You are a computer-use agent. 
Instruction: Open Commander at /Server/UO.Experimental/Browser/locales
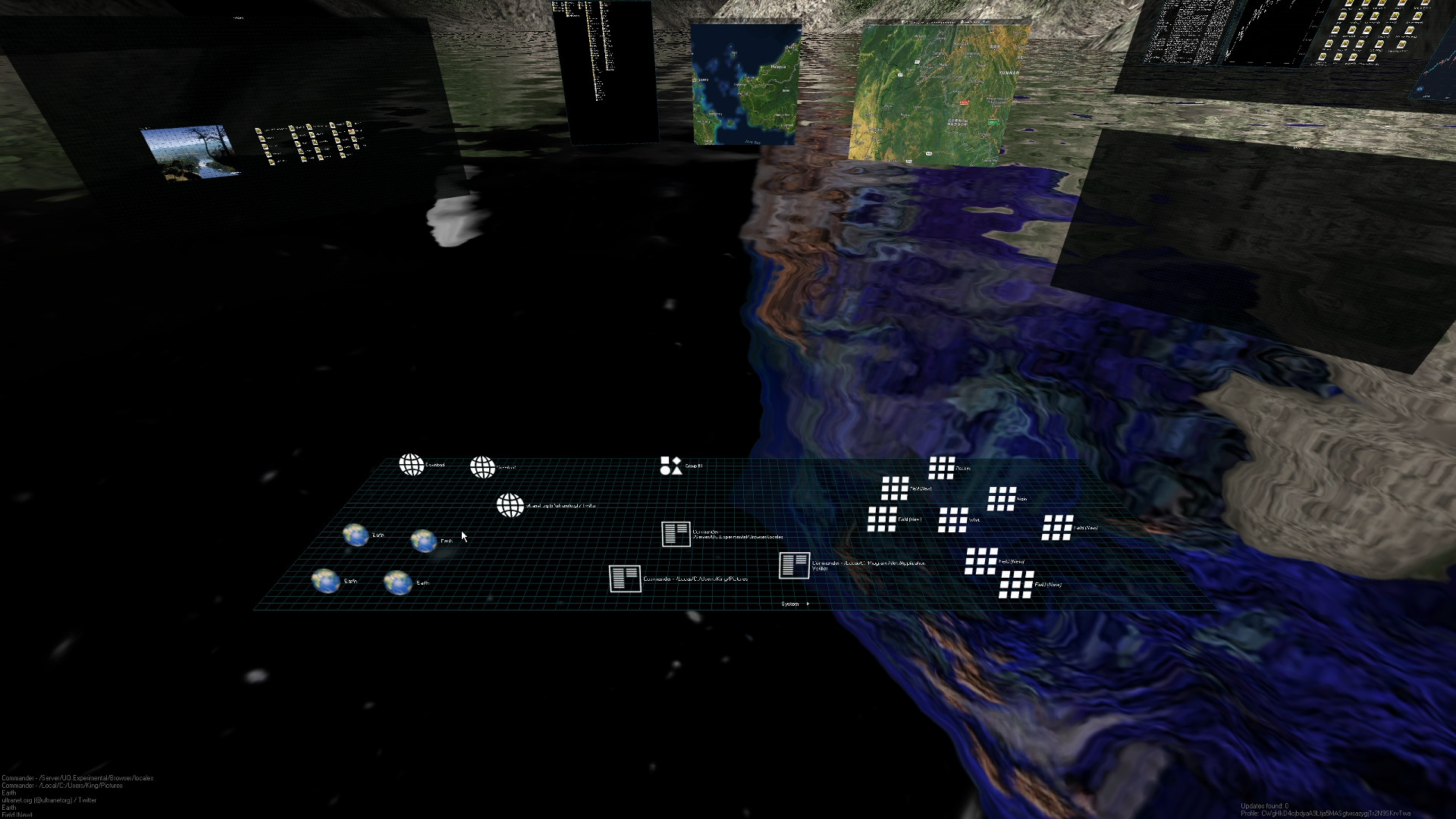(675, 533)
